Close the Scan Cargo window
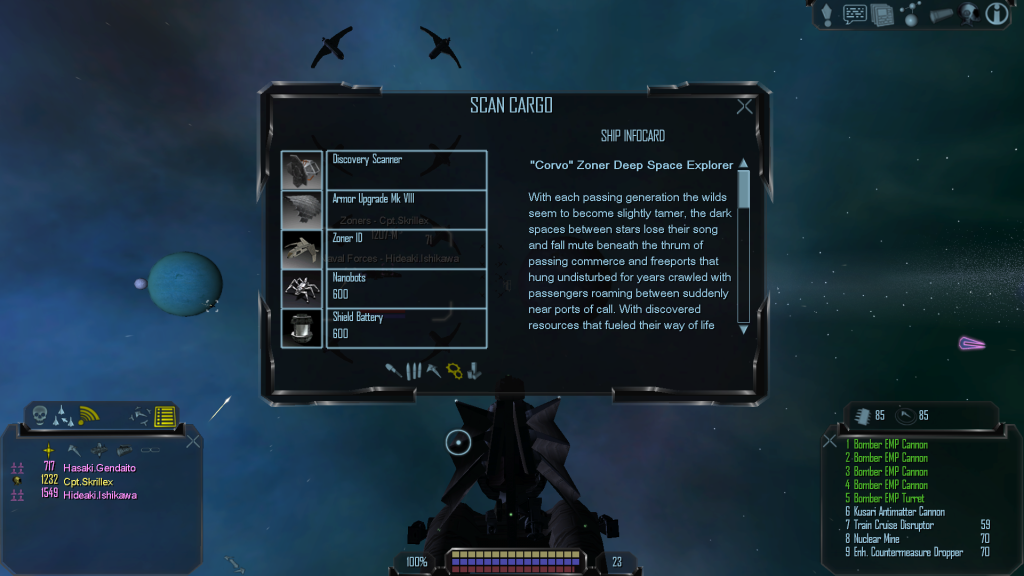The height and width of the screenshot is (576, 1024). 744,107
